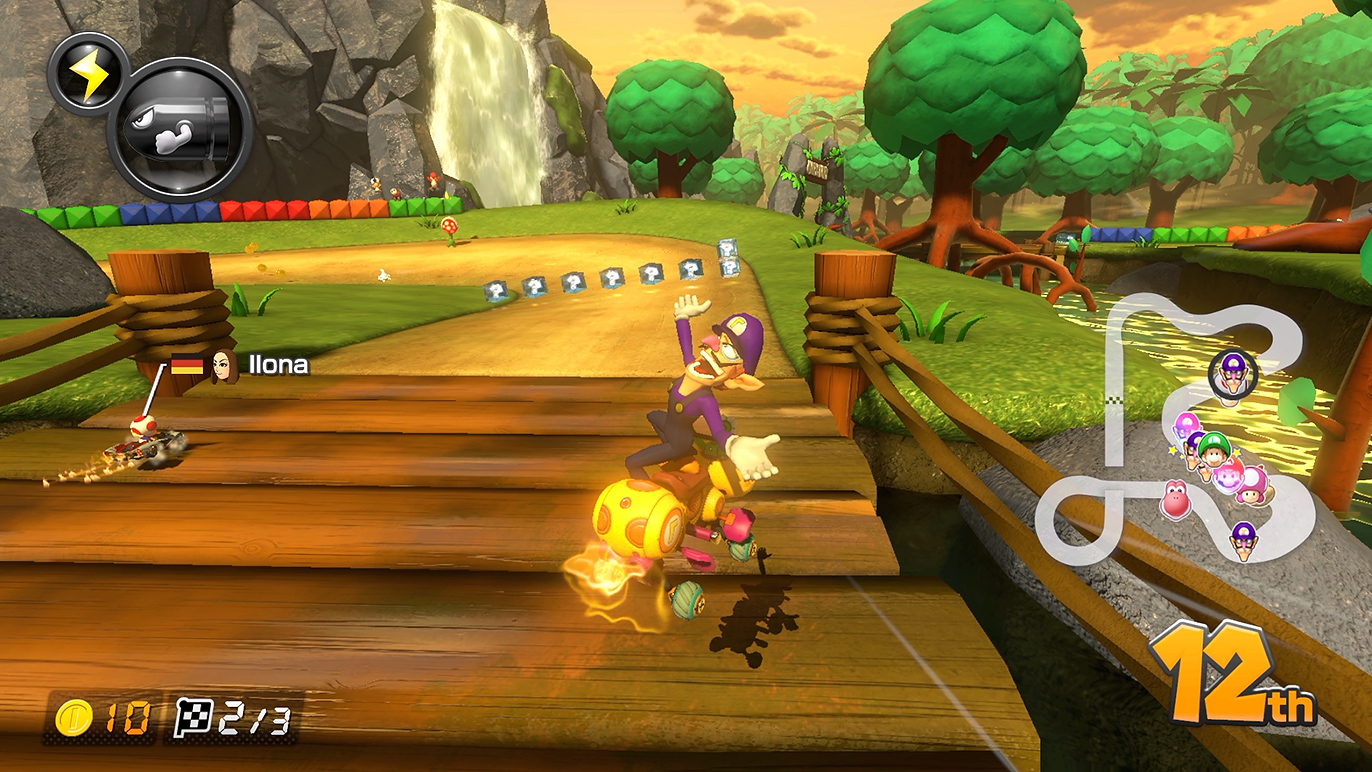This screenshot has height=772, width=1372.
Task: Choose the Toadette marker on the minimap
Action: (1250, 484)
